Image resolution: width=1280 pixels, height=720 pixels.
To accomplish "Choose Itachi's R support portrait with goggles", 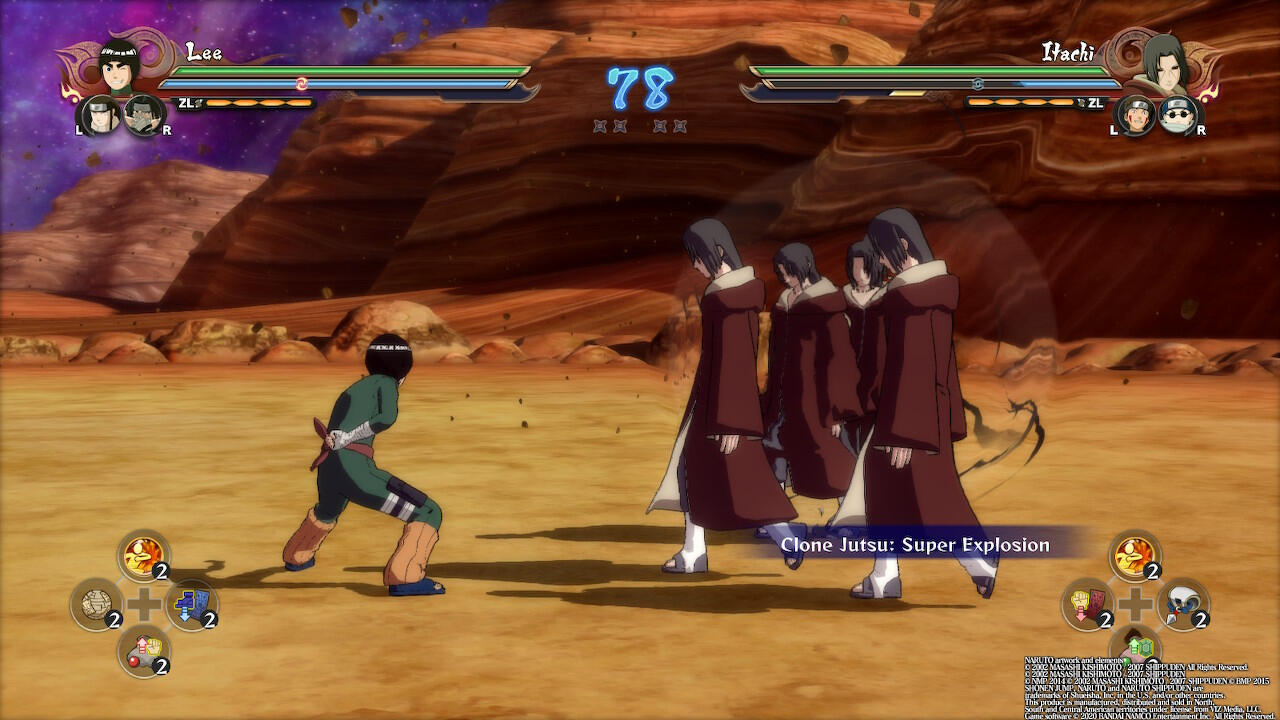I will (x=1178, y=116).
